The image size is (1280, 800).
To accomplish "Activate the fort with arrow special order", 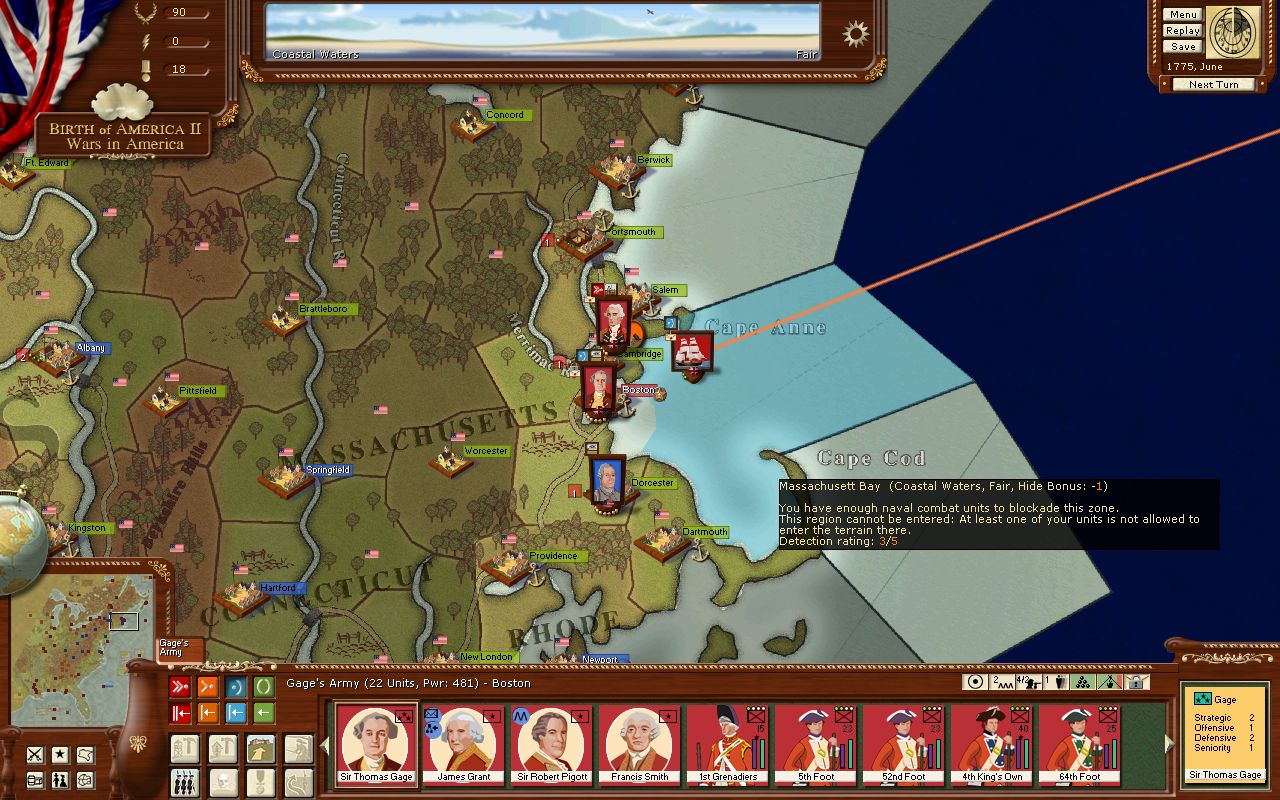I will tap(260, 748).
